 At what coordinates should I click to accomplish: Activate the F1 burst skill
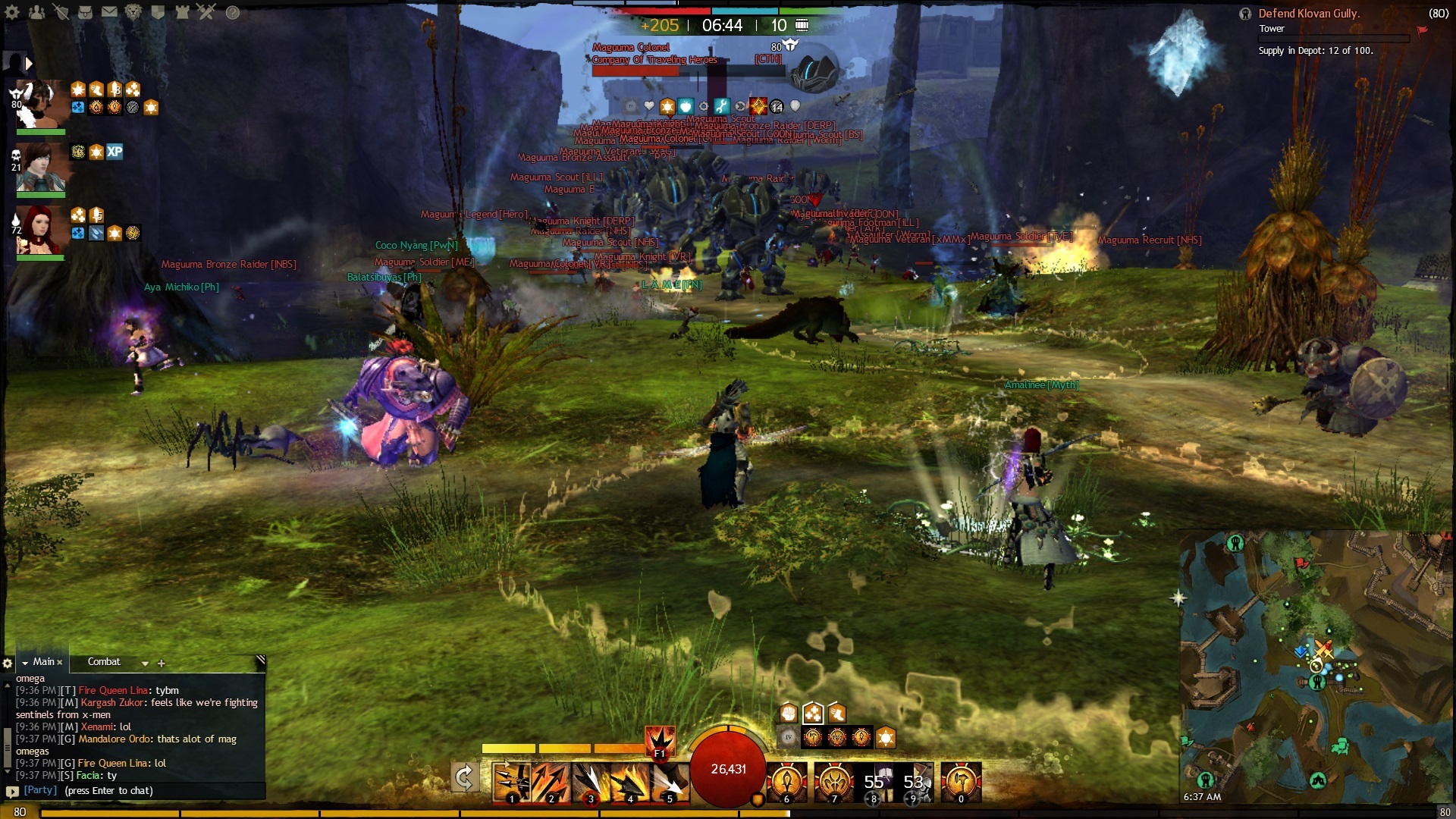click(660, 741)
